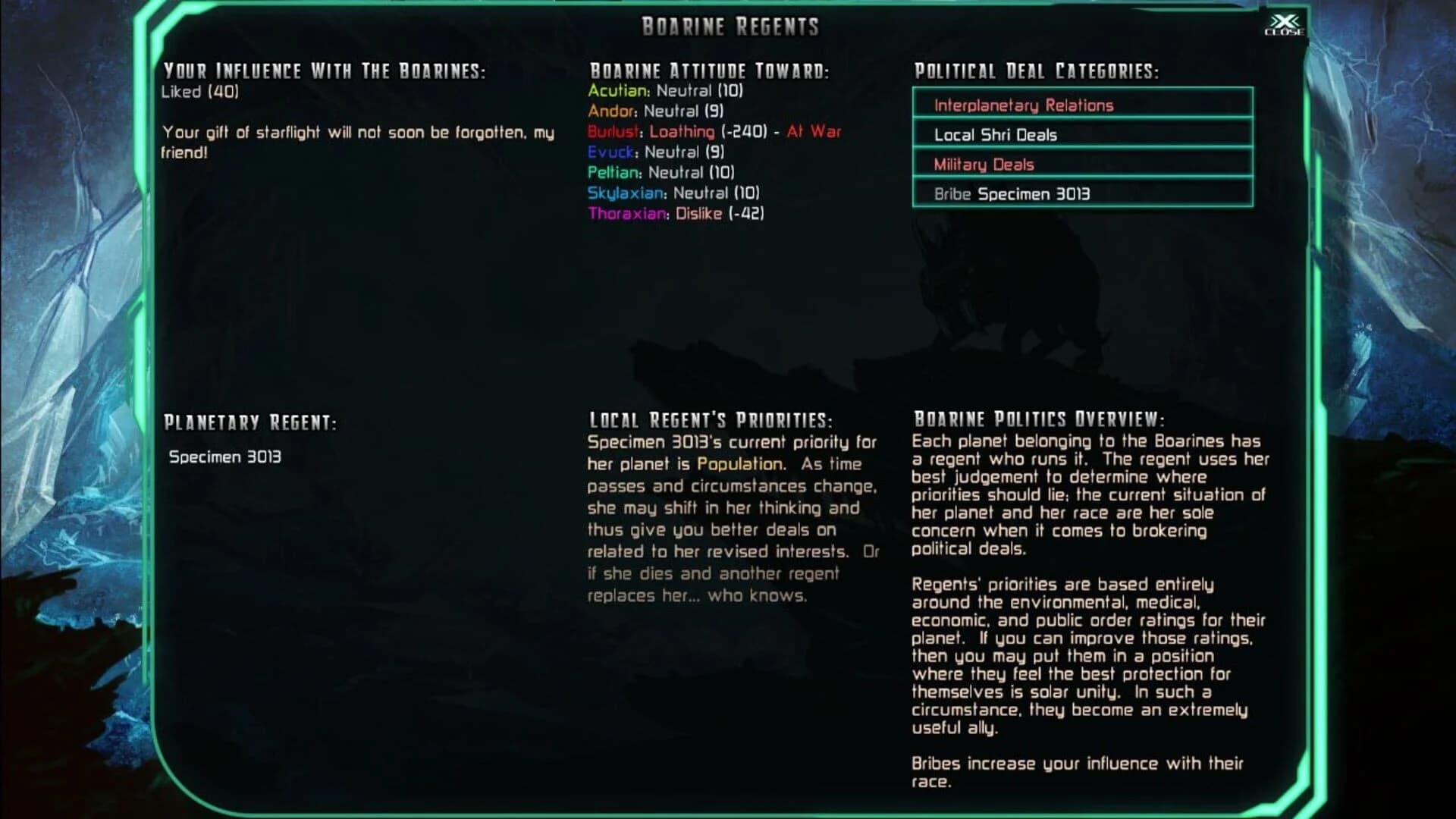Select the Thoraxian Dislike entry

click(676, 215)
